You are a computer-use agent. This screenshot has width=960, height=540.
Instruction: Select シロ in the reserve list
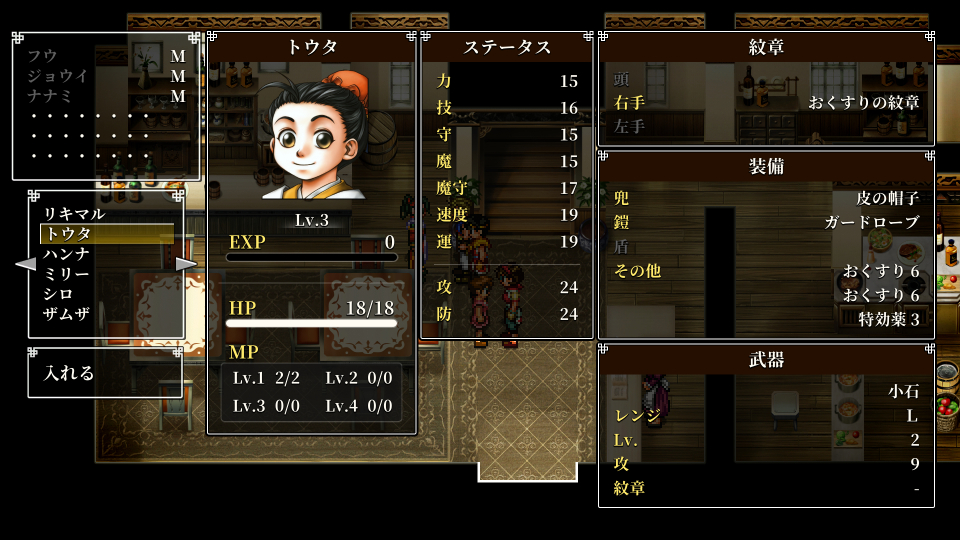click(58, 294)
